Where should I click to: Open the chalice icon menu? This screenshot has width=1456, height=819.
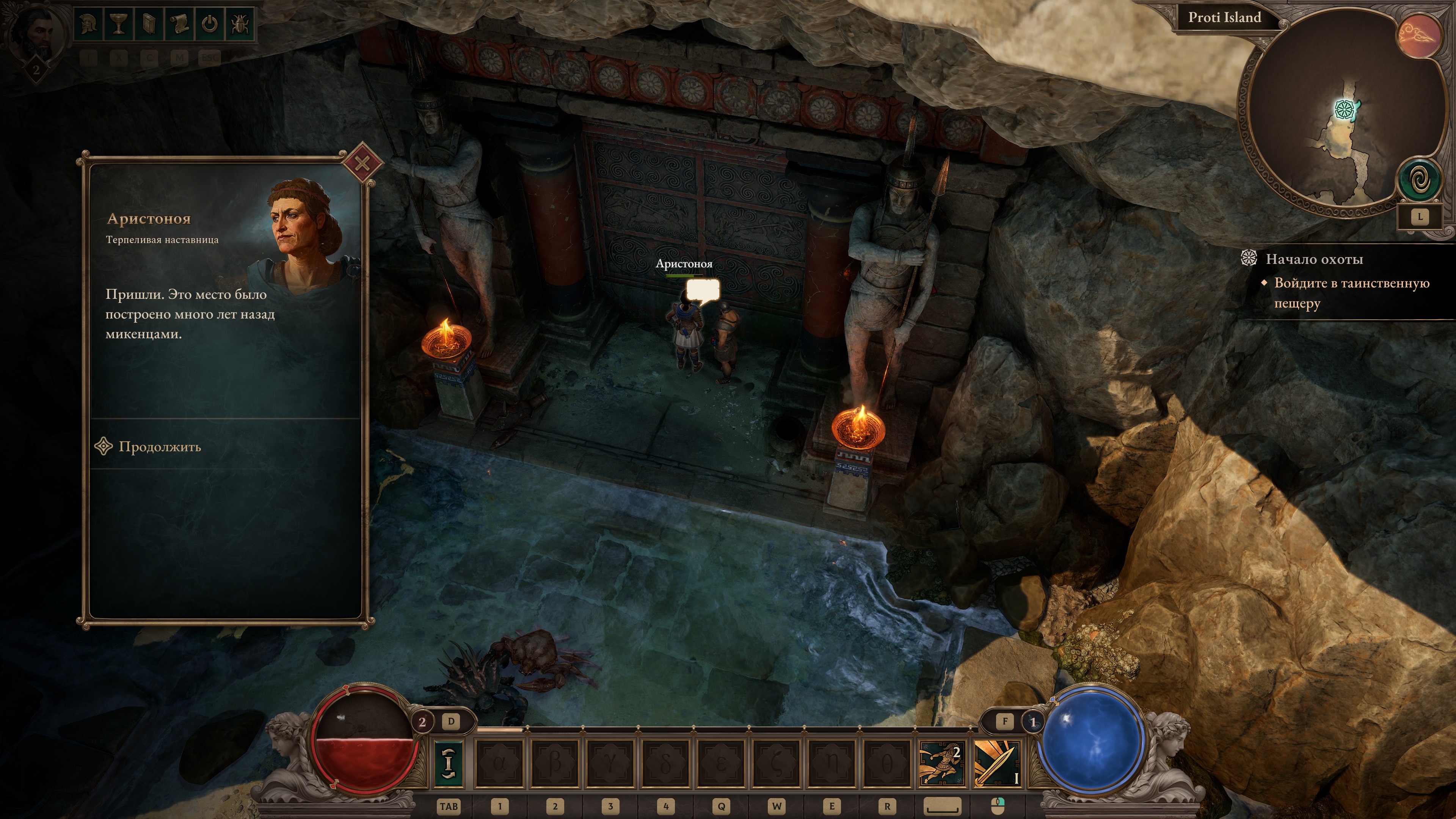[118, 24]
